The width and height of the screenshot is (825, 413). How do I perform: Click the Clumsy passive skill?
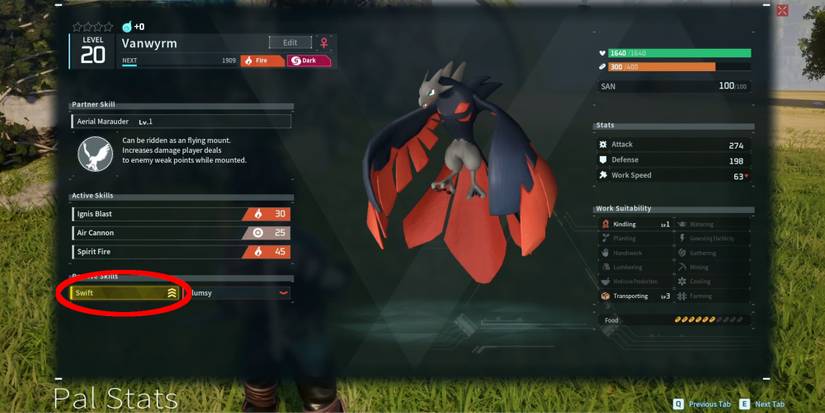point(236,293)
